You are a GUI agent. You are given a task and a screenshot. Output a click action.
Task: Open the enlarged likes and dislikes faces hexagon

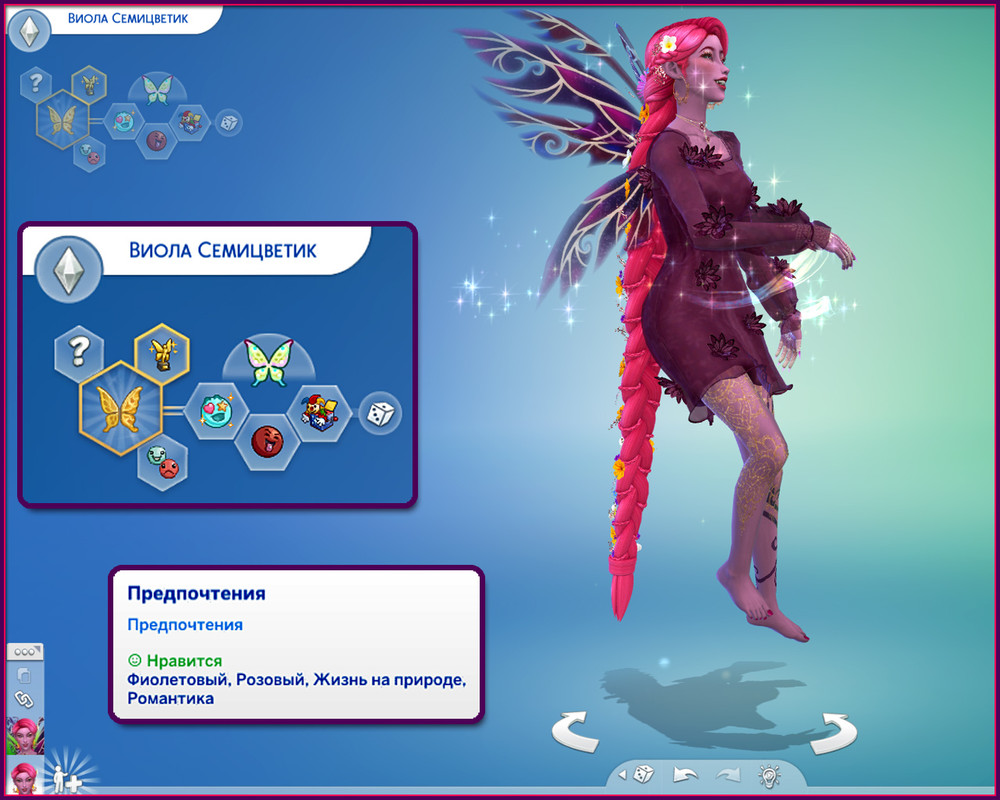pyautogui.click(x=164, y=461)
